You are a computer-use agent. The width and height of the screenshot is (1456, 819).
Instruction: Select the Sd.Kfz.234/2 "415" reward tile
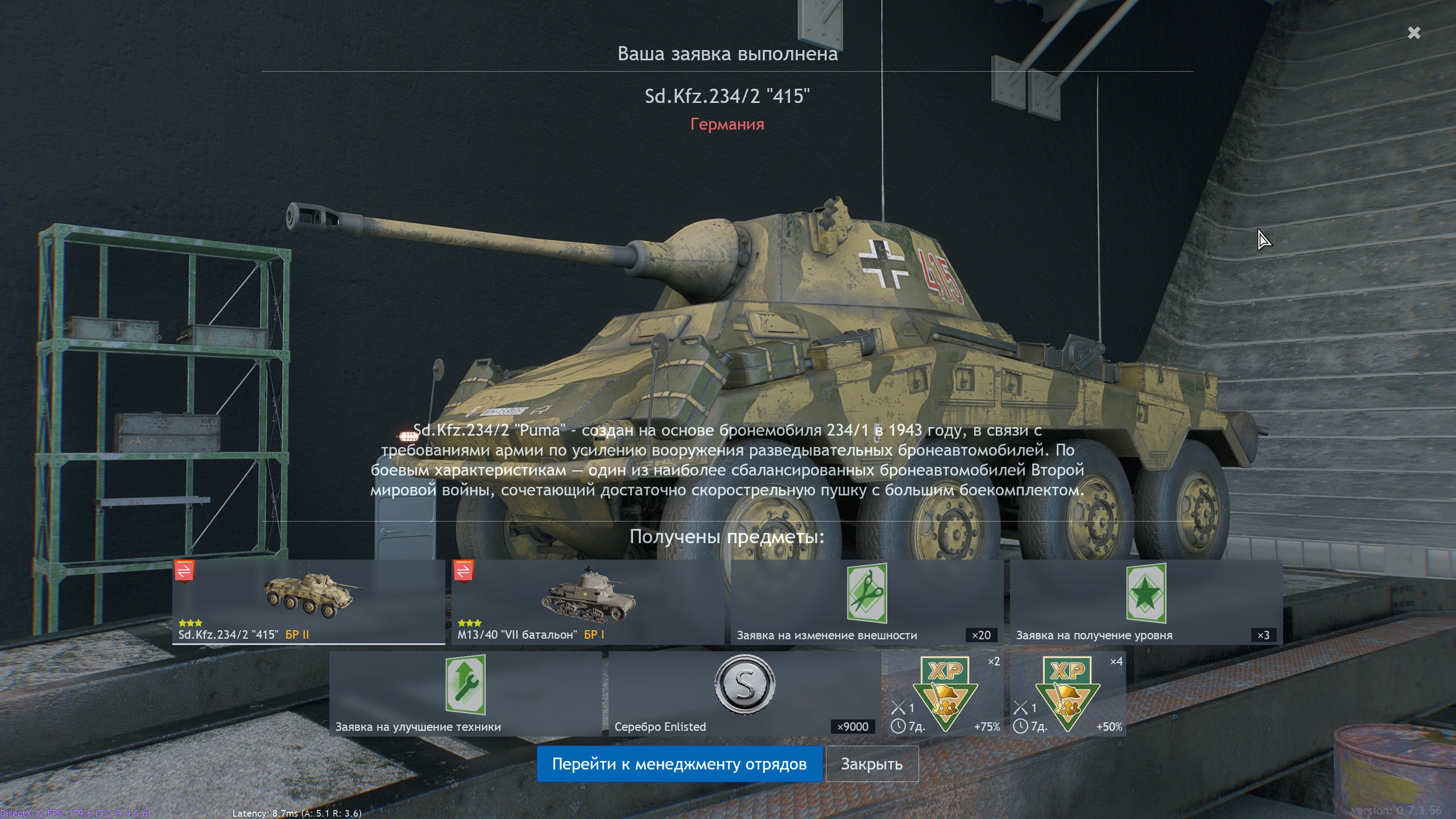308,602
